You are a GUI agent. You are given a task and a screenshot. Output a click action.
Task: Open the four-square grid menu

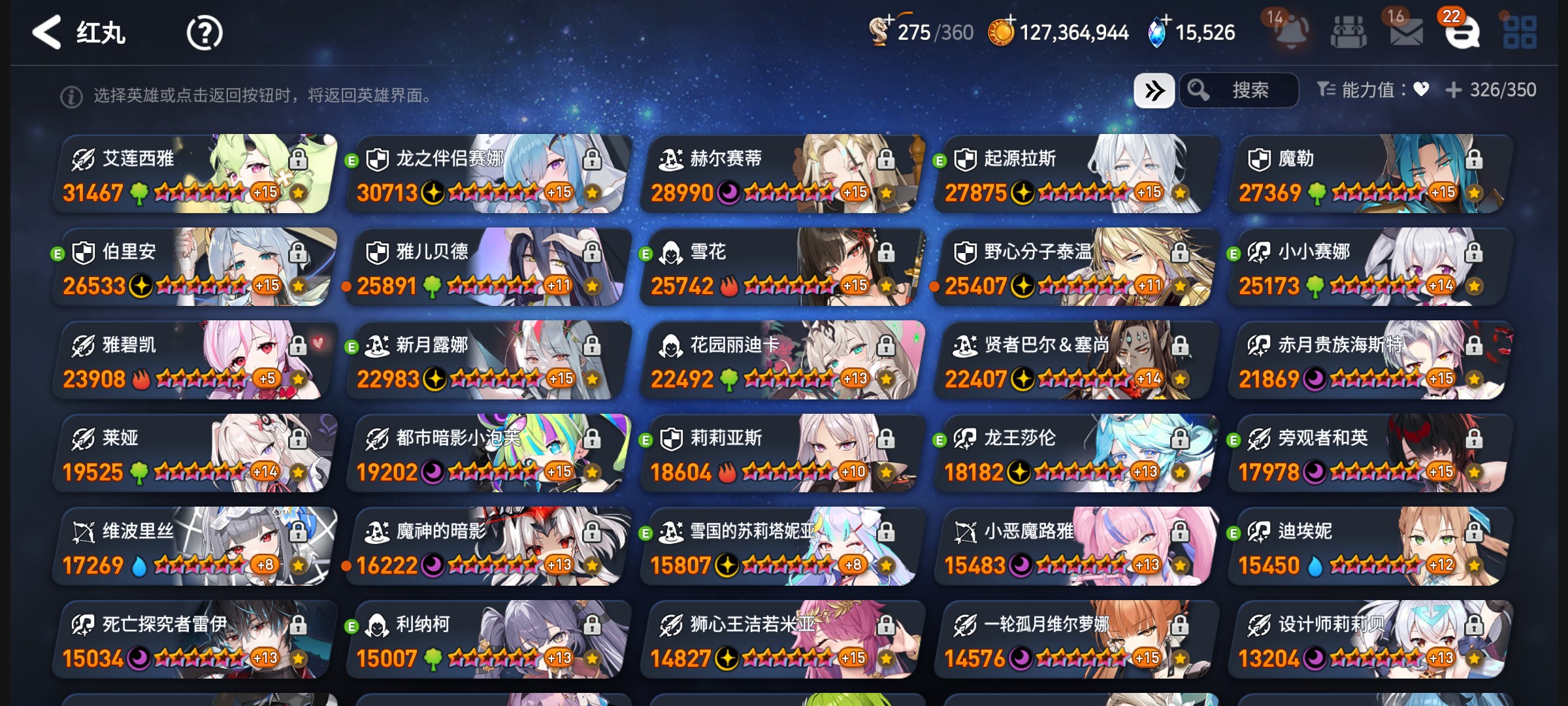tap(1520, 31)
